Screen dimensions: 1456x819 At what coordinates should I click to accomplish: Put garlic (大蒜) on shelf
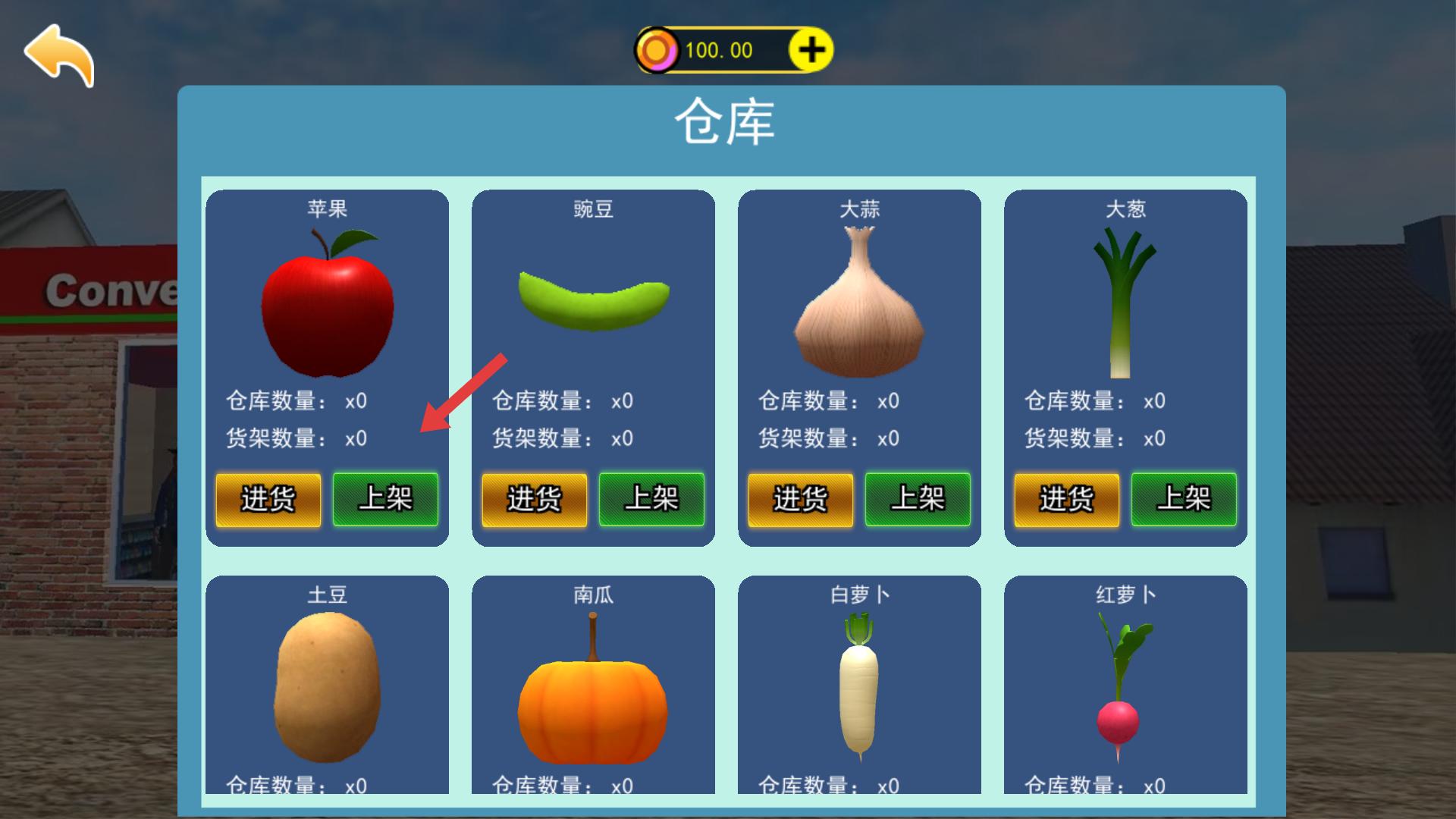click(918, 499)
